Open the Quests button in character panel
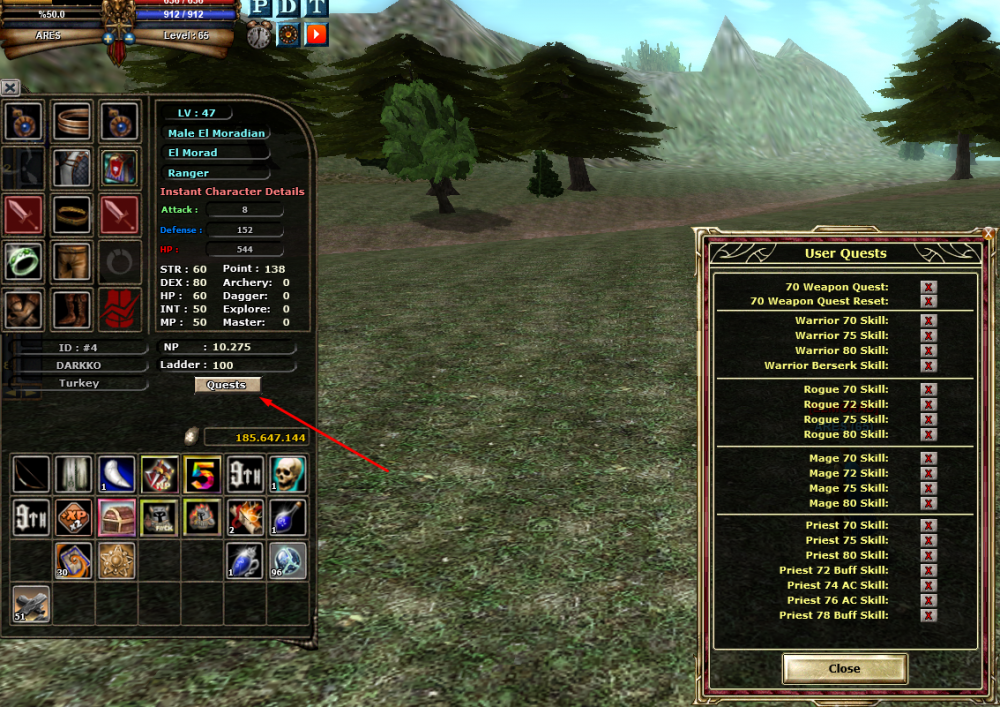Image resolution: width=1000 pixels, height=707 pixels. (x=227, y=385)
